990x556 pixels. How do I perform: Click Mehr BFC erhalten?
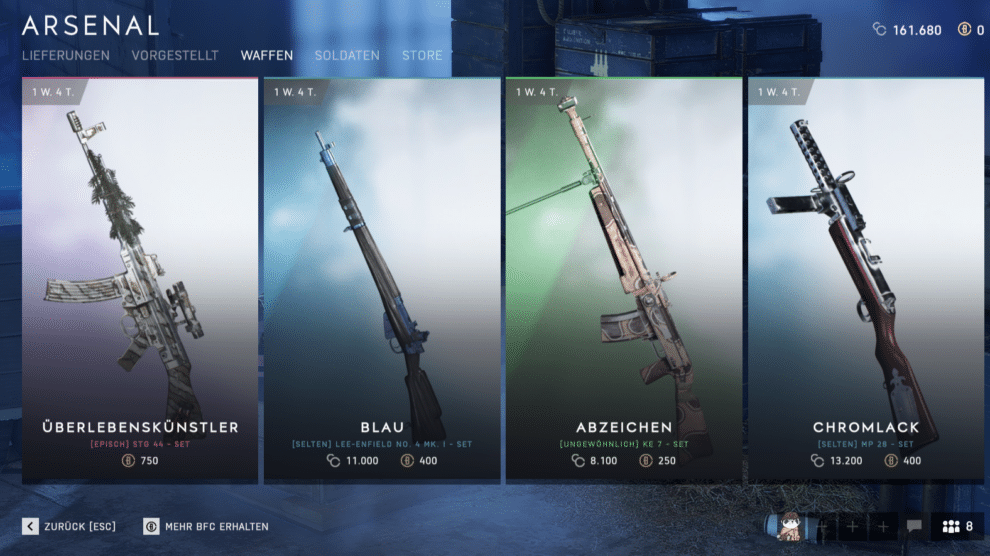pyautogui.click(x=206, y=526)
